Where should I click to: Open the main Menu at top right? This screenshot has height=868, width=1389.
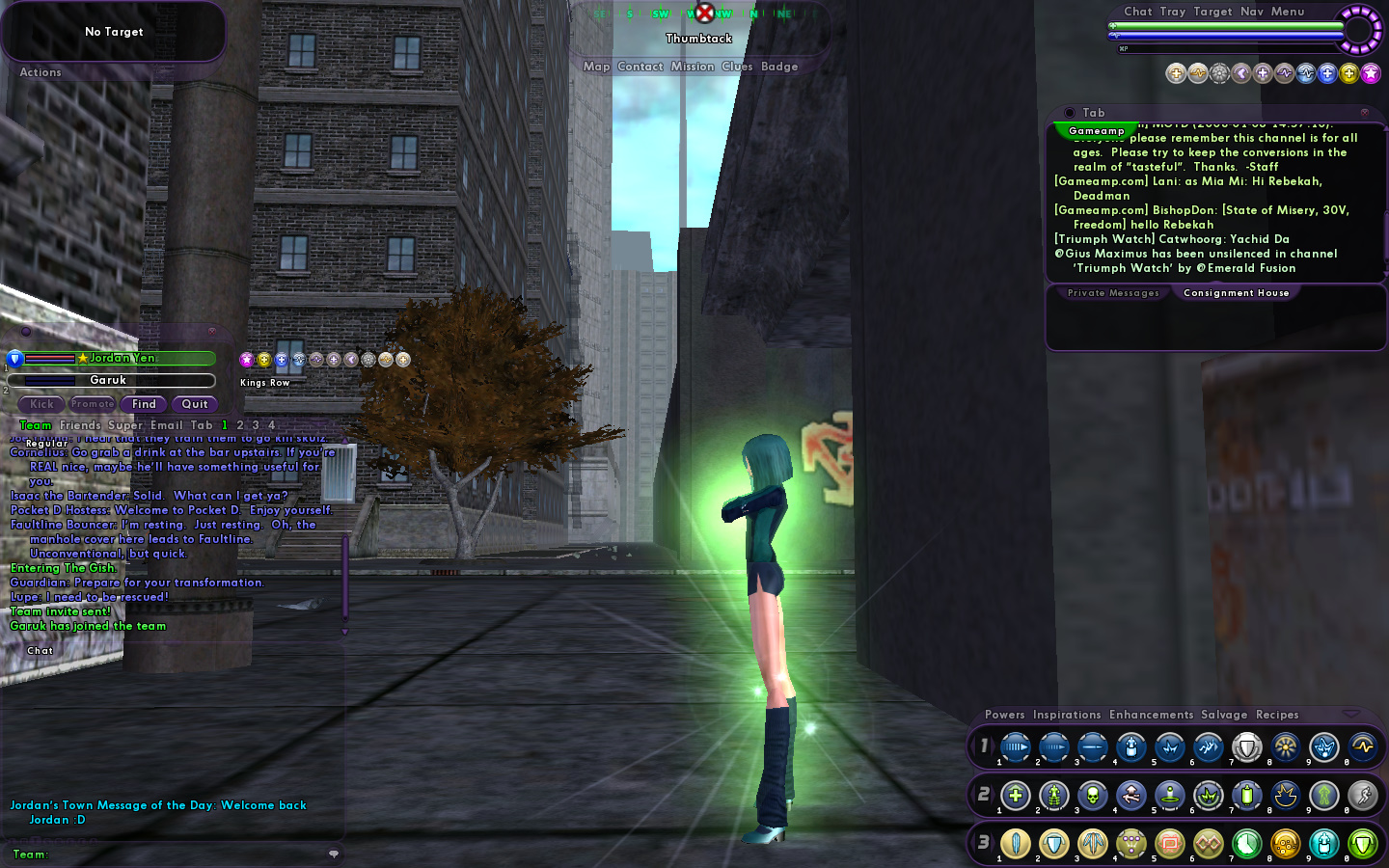click(x=1287, y=12)
